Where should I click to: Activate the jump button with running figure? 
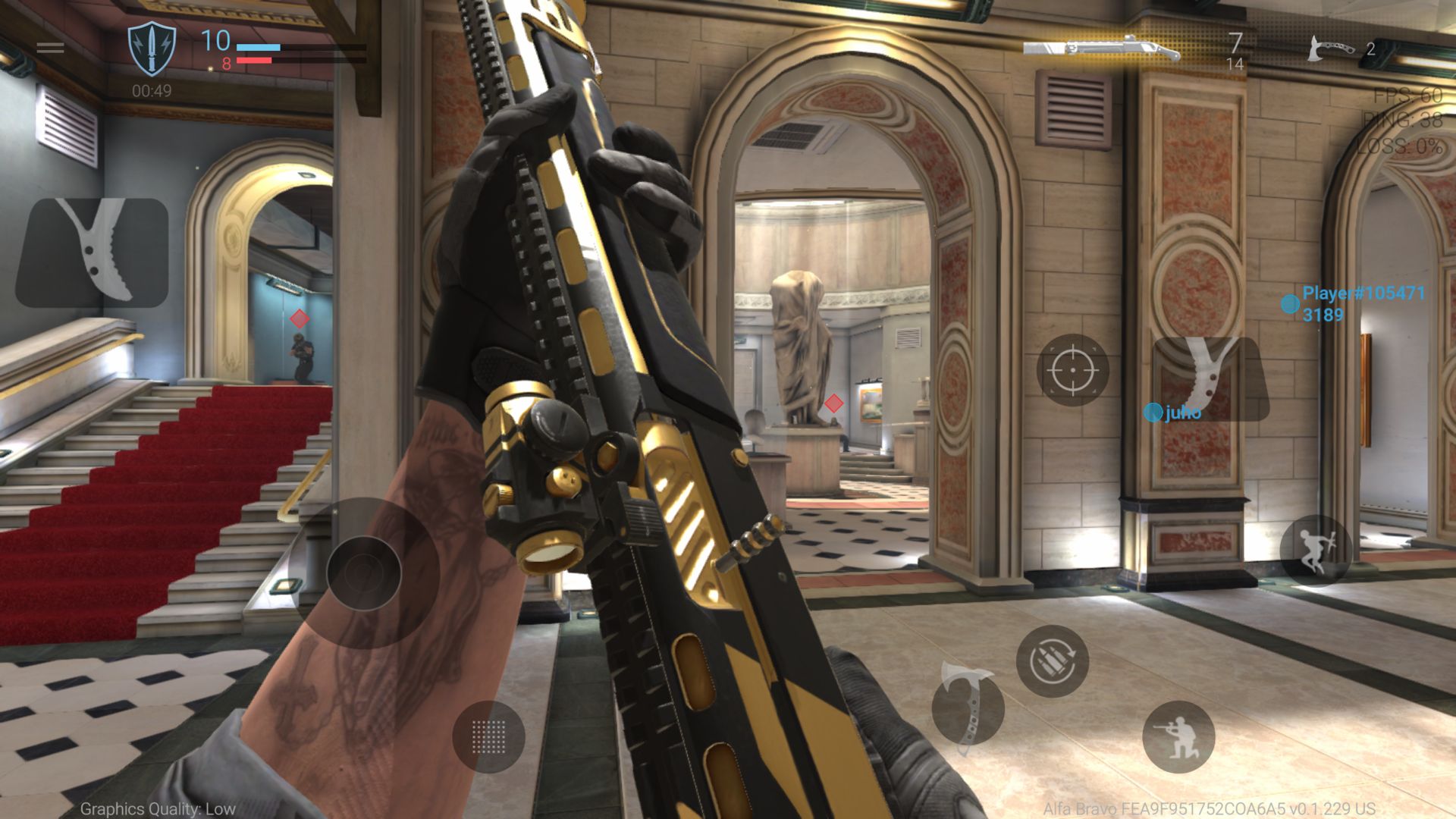1315,550
